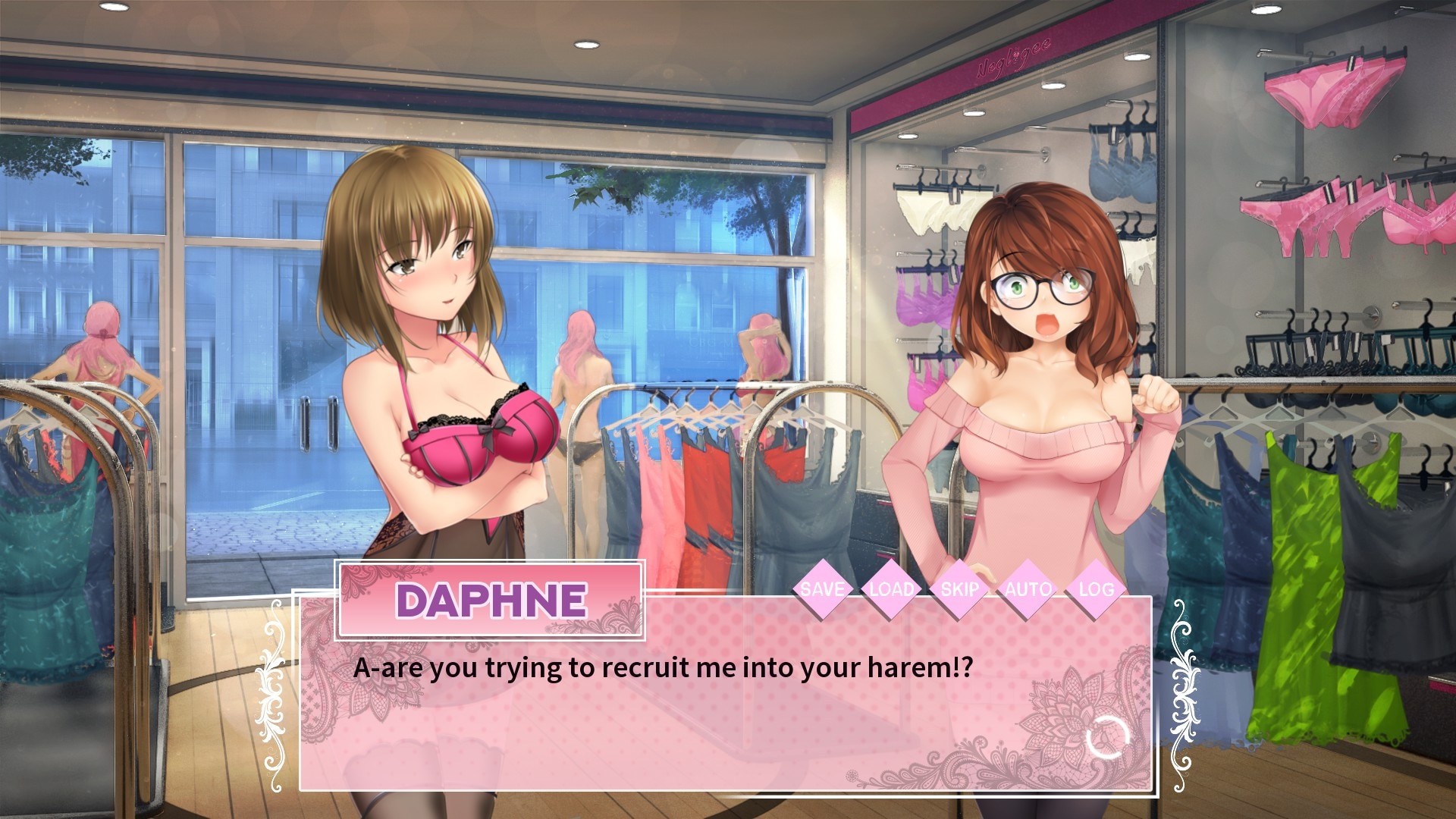Open the LOAD game menu
1456x819 pixels.
coord(891,589)
